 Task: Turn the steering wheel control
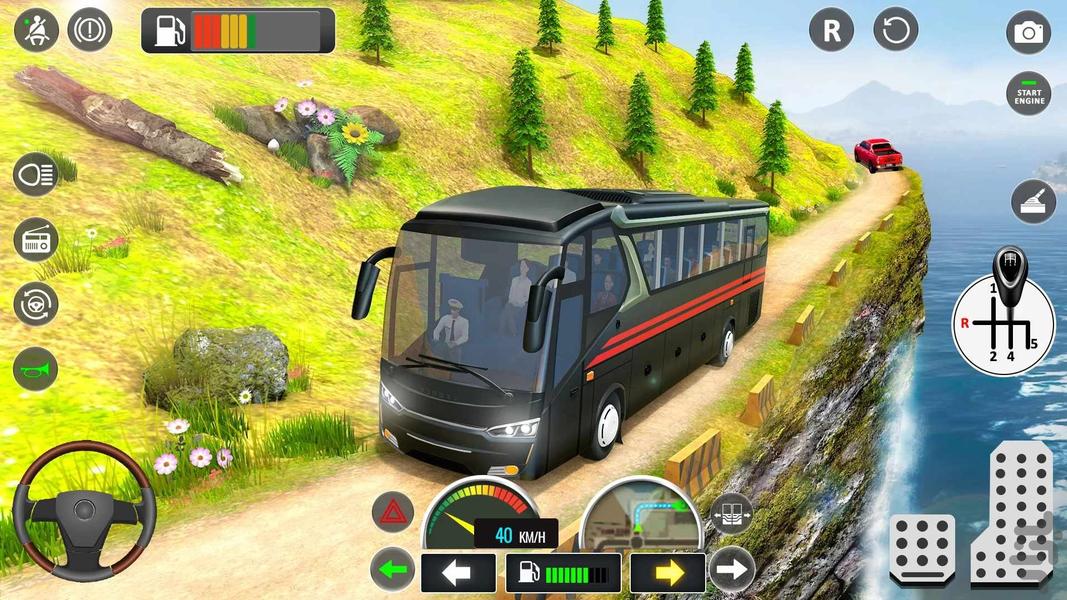click(83, 510)
